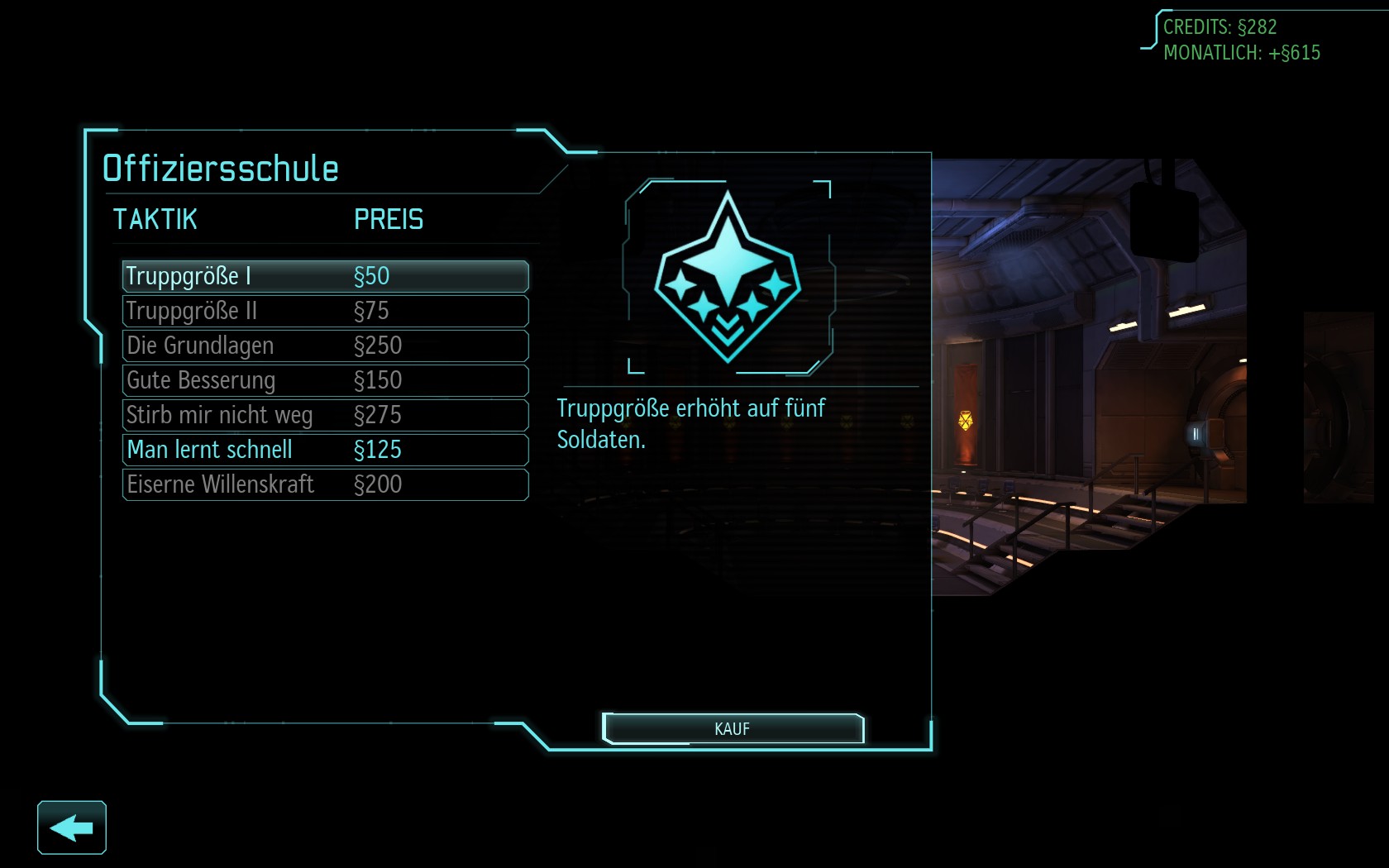Choose Eiserne Willenskraft from list

325,484
